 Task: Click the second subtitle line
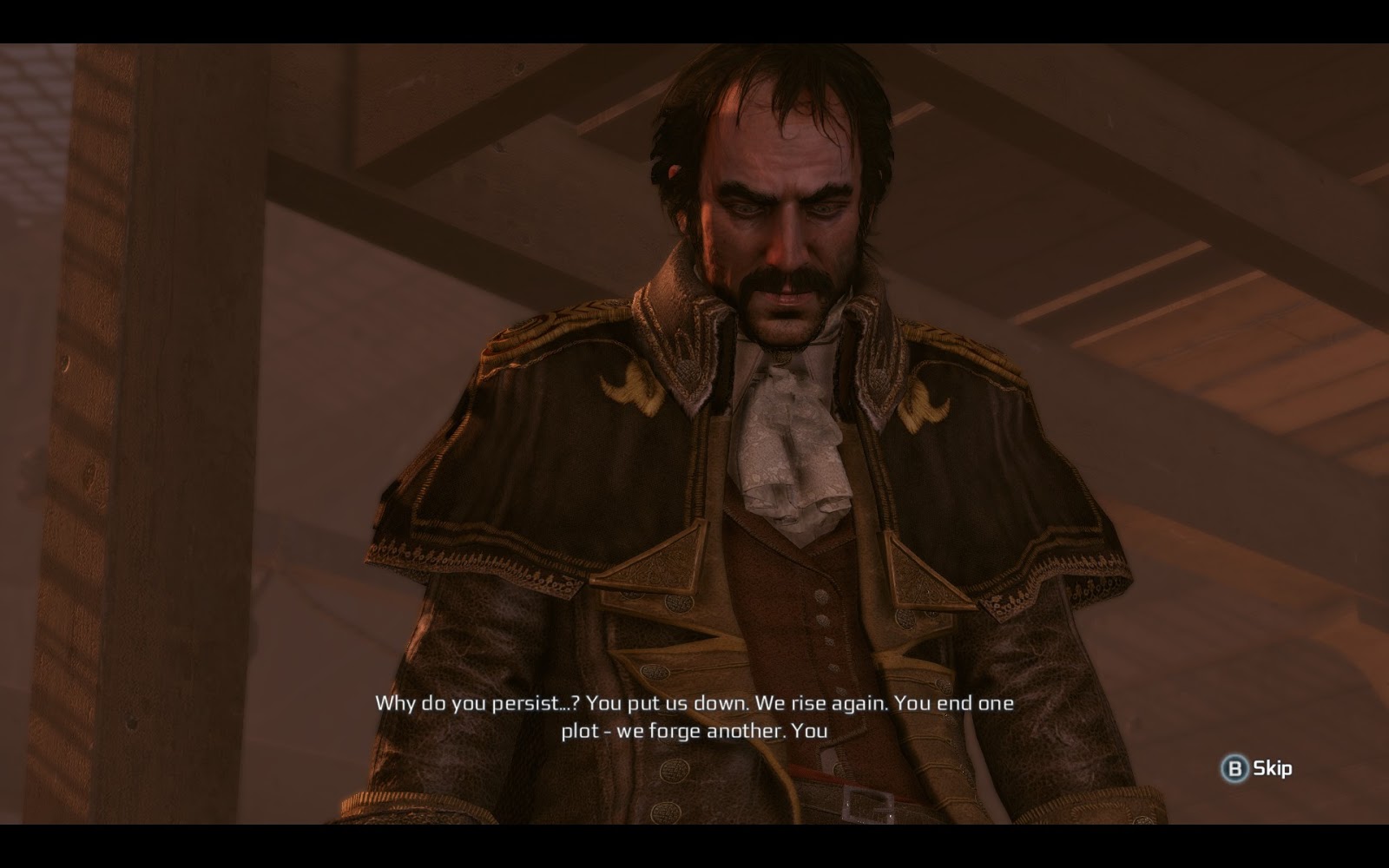coord(694,733)
